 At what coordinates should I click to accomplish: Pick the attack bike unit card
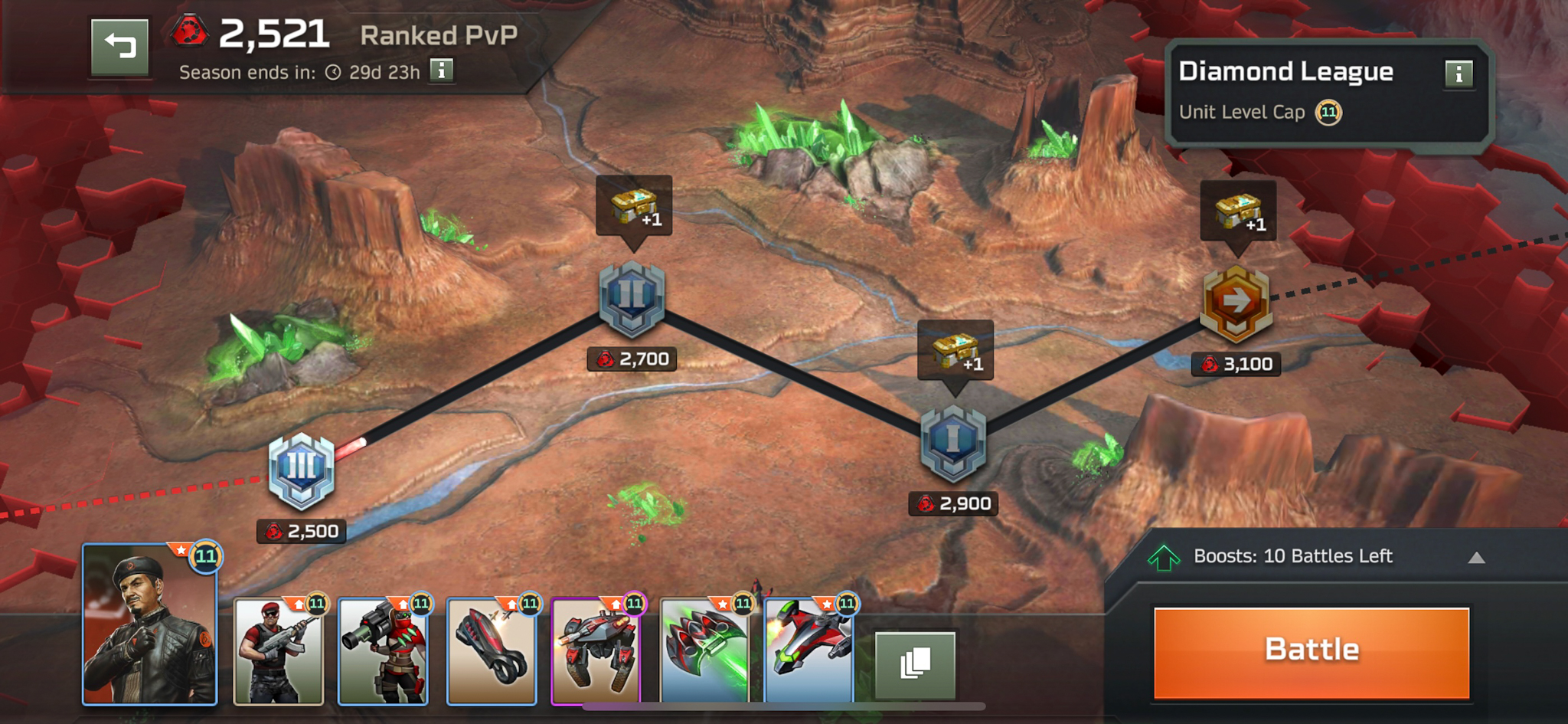[492, 651]
